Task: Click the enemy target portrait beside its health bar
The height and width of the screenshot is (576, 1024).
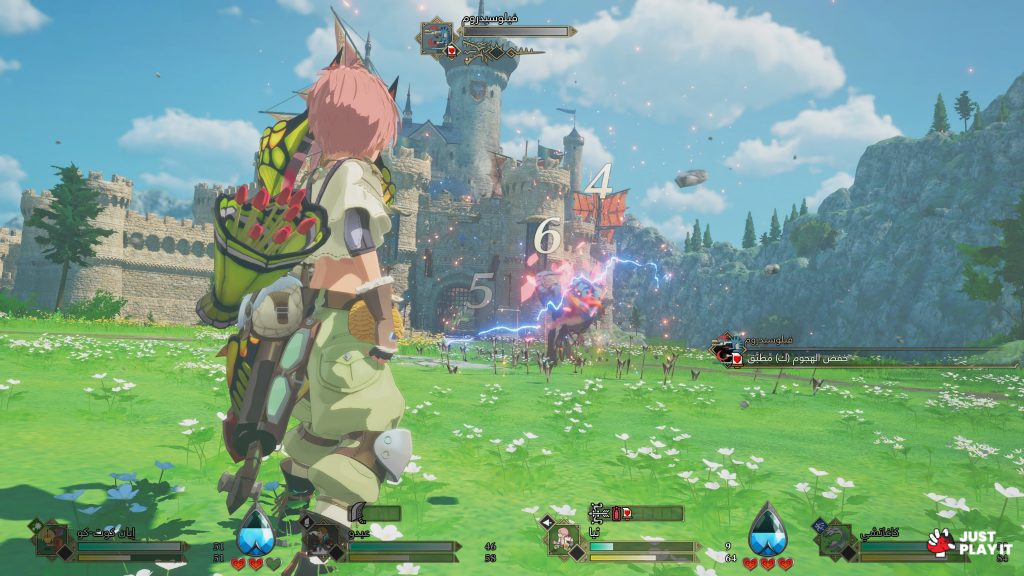Action: tap(436, 38)
